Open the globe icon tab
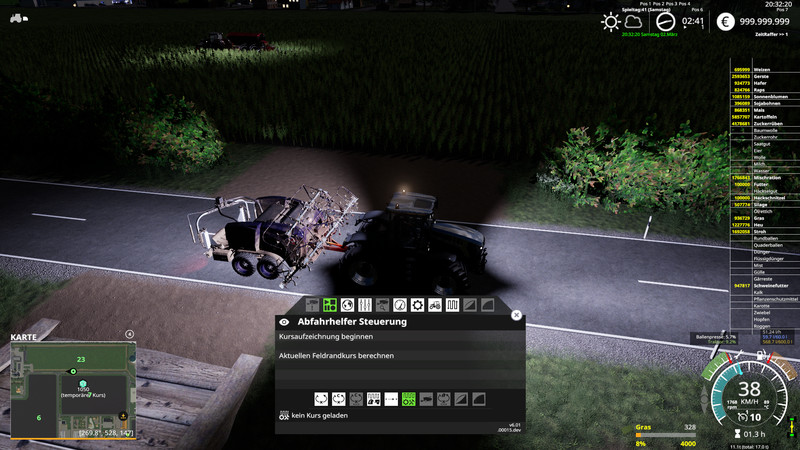This screenshot has height=450, width=800. pos(346,304)
